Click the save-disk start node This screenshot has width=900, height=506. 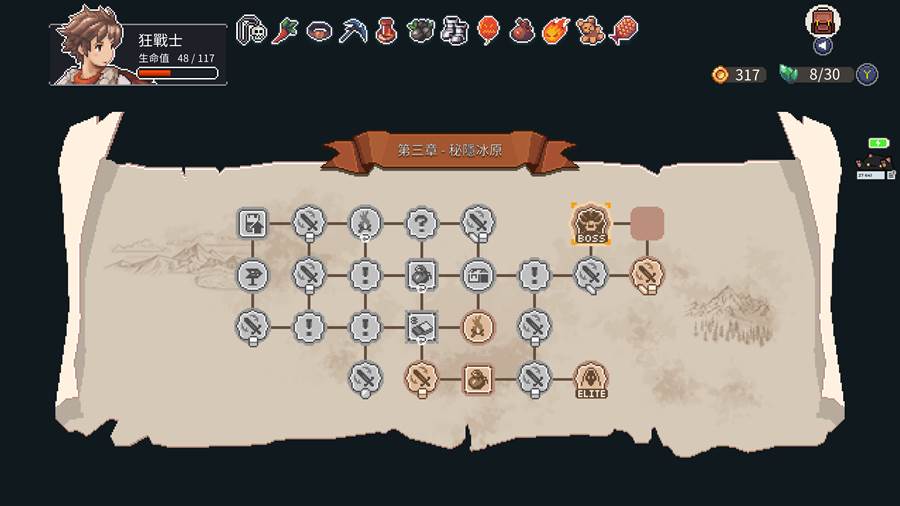coord(252,223)
